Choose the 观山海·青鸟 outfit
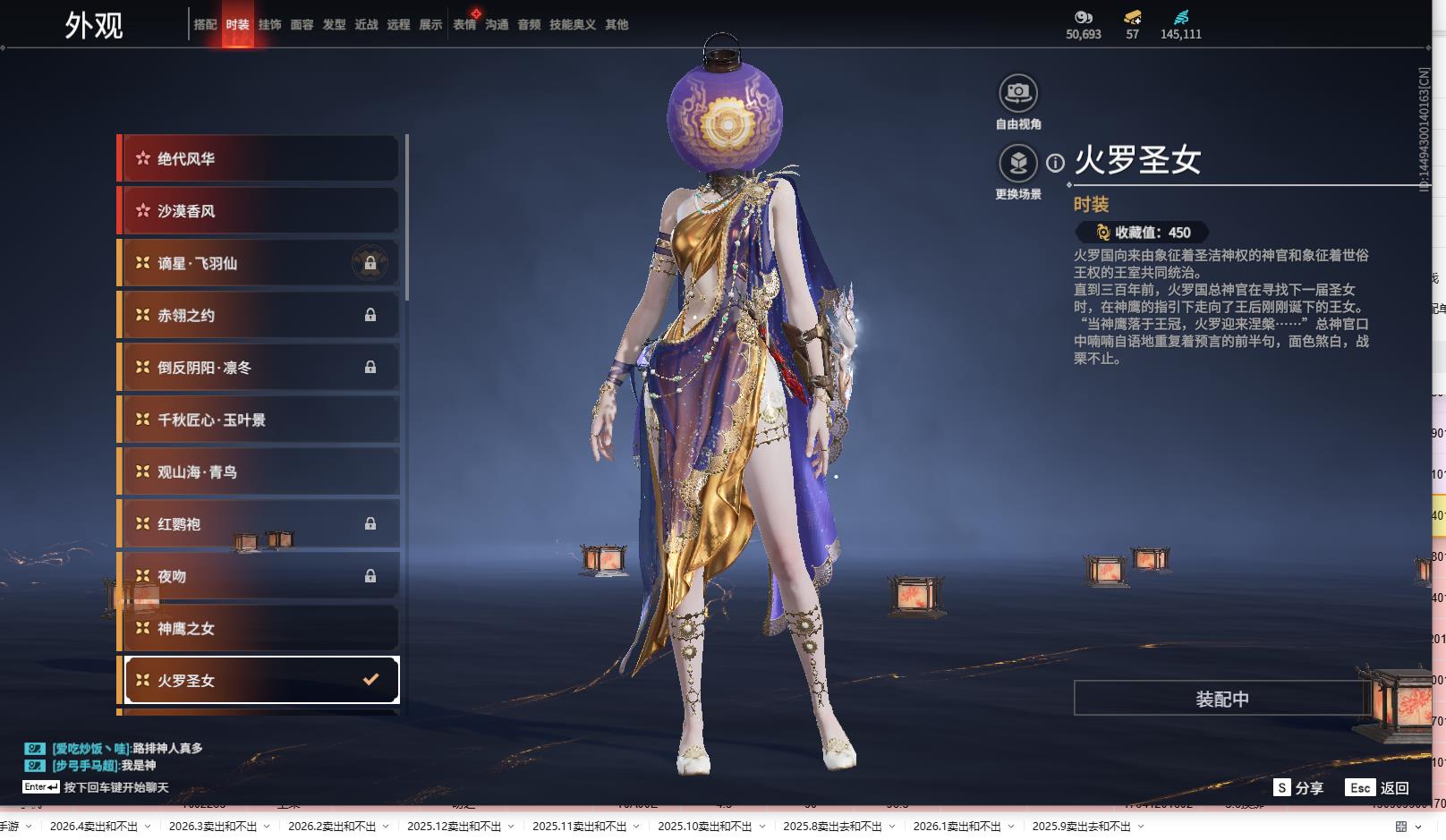 [x=259, y=471]
